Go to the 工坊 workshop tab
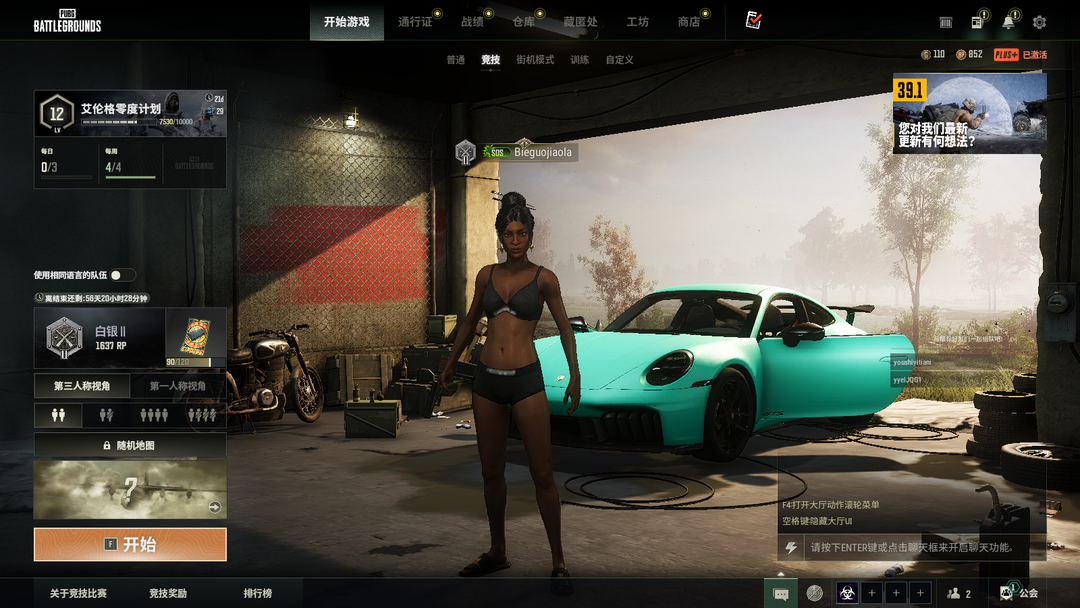This screenshot has height=608, width=1080. click(637, 22)
